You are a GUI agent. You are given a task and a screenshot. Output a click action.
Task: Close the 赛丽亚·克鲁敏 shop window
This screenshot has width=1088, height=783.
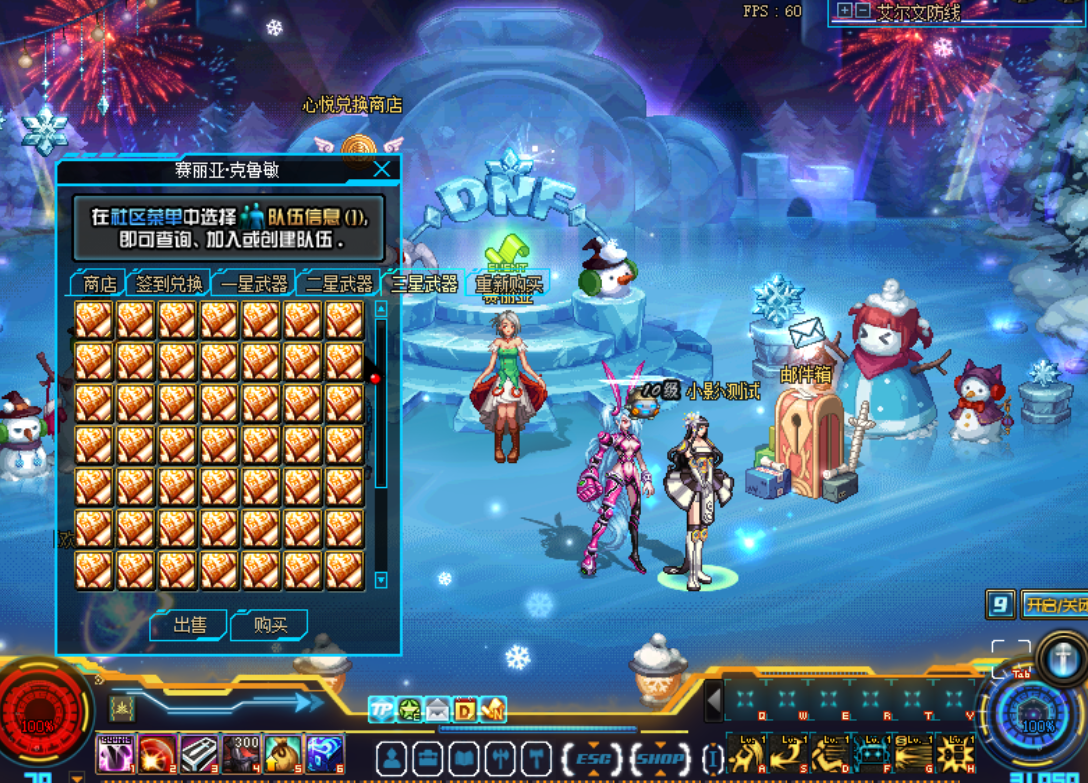tap(381, 169)
